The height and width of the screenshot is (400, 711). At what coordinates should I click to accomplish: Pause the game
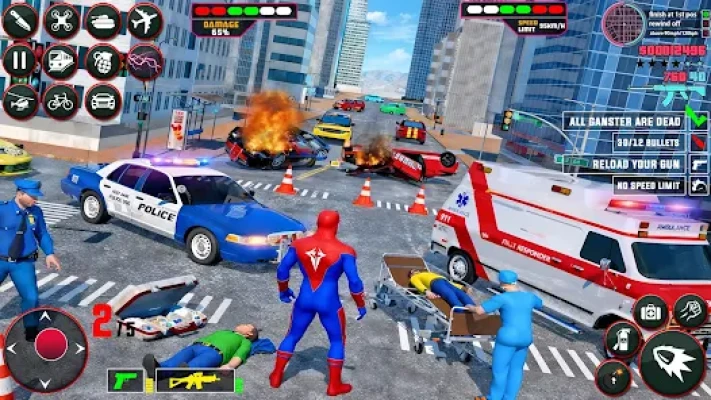pos(19,61)
